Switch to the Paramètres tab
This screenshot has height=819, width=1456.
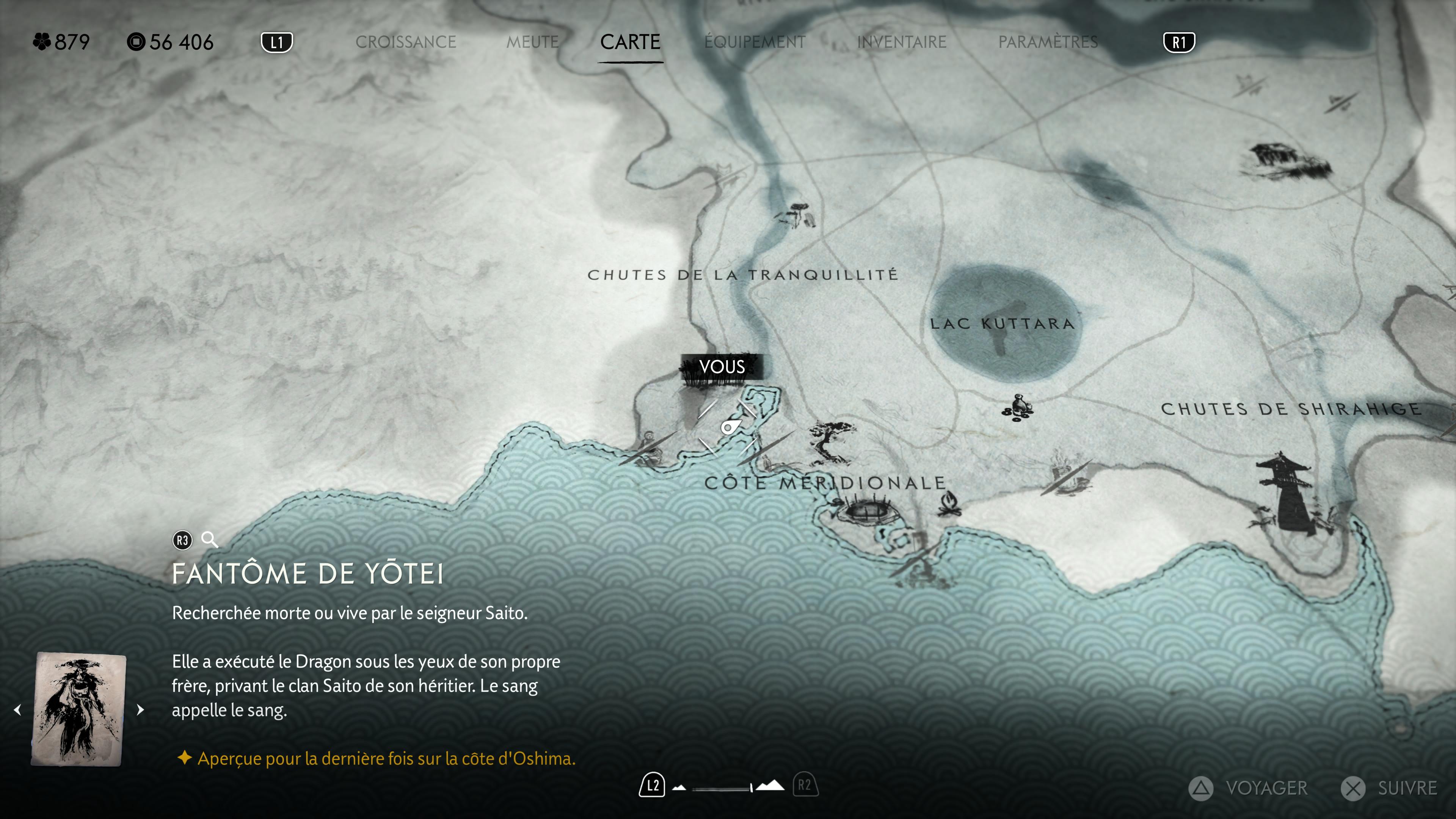1048,42
